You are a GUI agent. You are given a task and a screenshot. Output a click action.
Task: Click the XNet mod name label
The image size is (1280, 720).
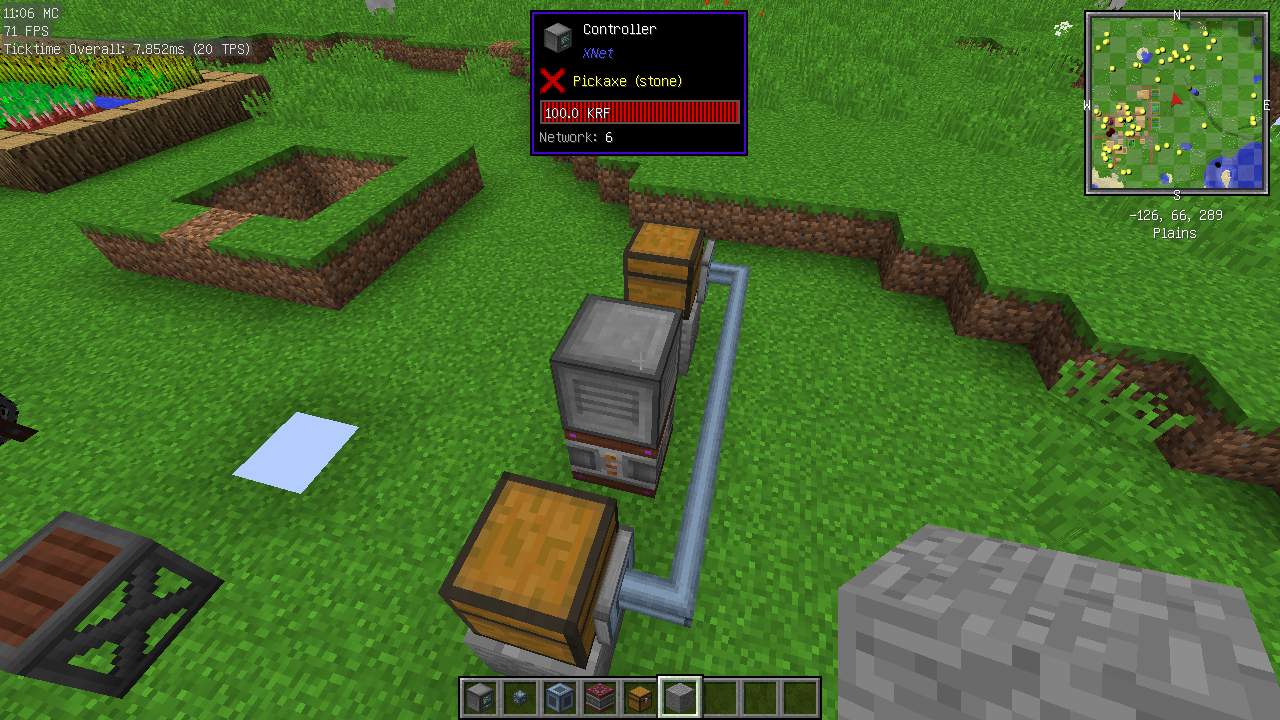pos(597,53)
